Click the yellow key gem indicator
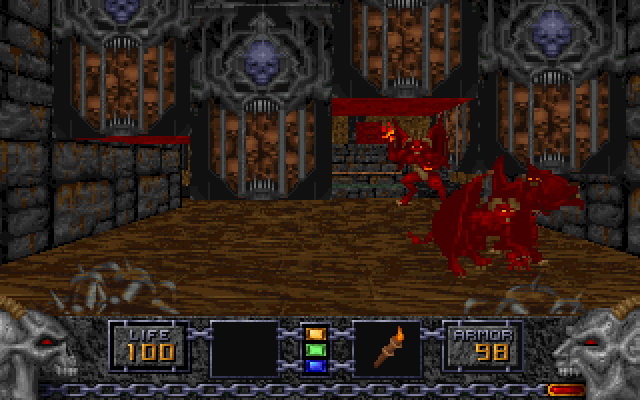640x400 pixels. [x=316, y=333]
